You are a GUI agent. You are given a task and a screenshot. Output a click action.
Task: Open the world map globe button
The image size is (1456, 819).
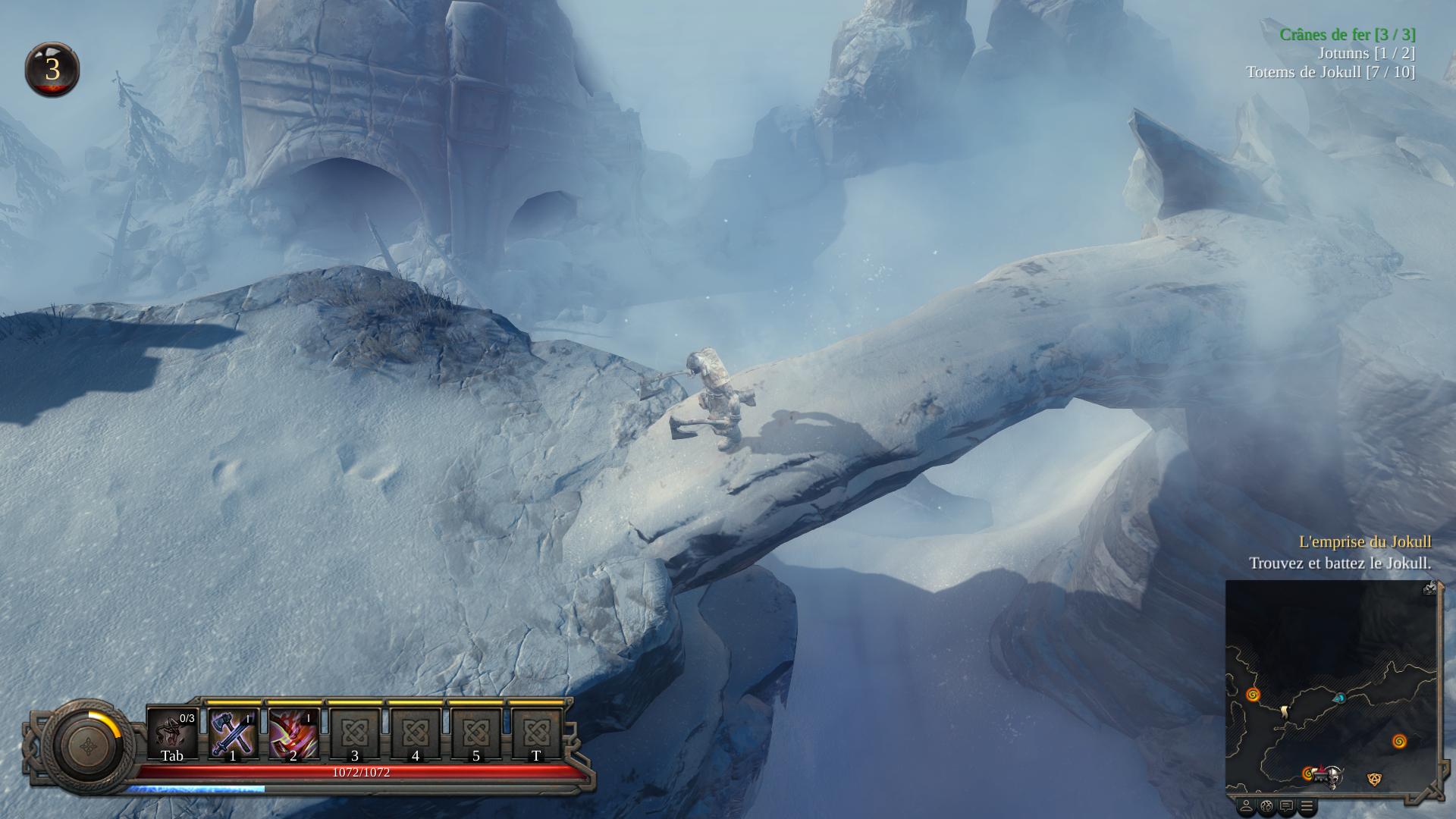(1266, 805)
